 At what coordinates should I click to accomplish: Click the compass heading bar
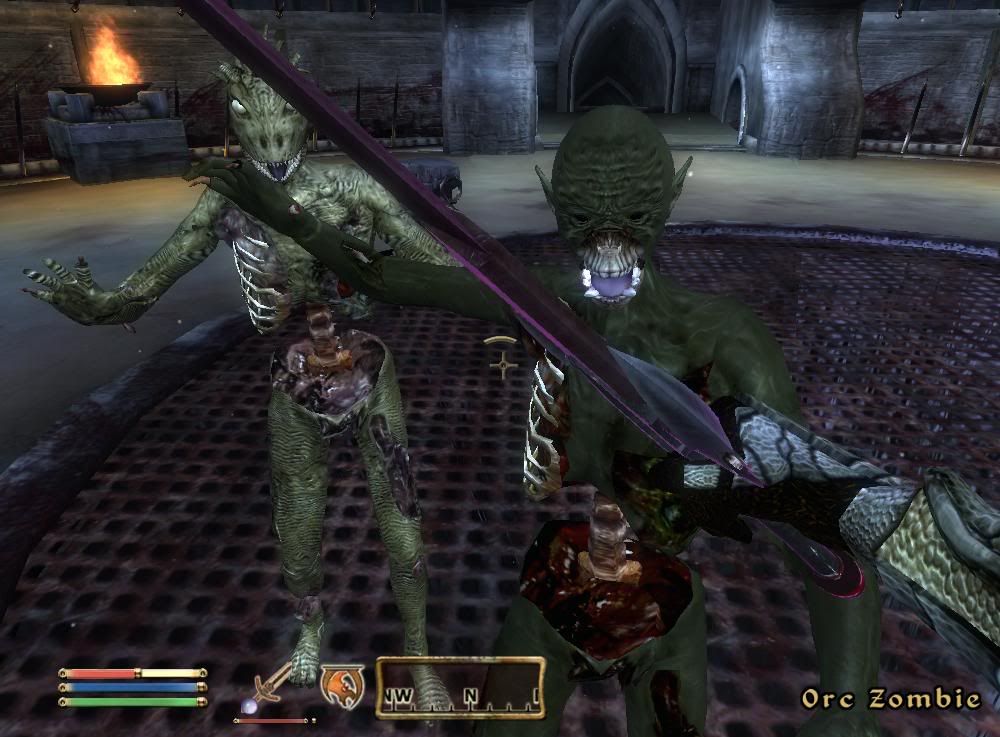click(x=460, y=687)
